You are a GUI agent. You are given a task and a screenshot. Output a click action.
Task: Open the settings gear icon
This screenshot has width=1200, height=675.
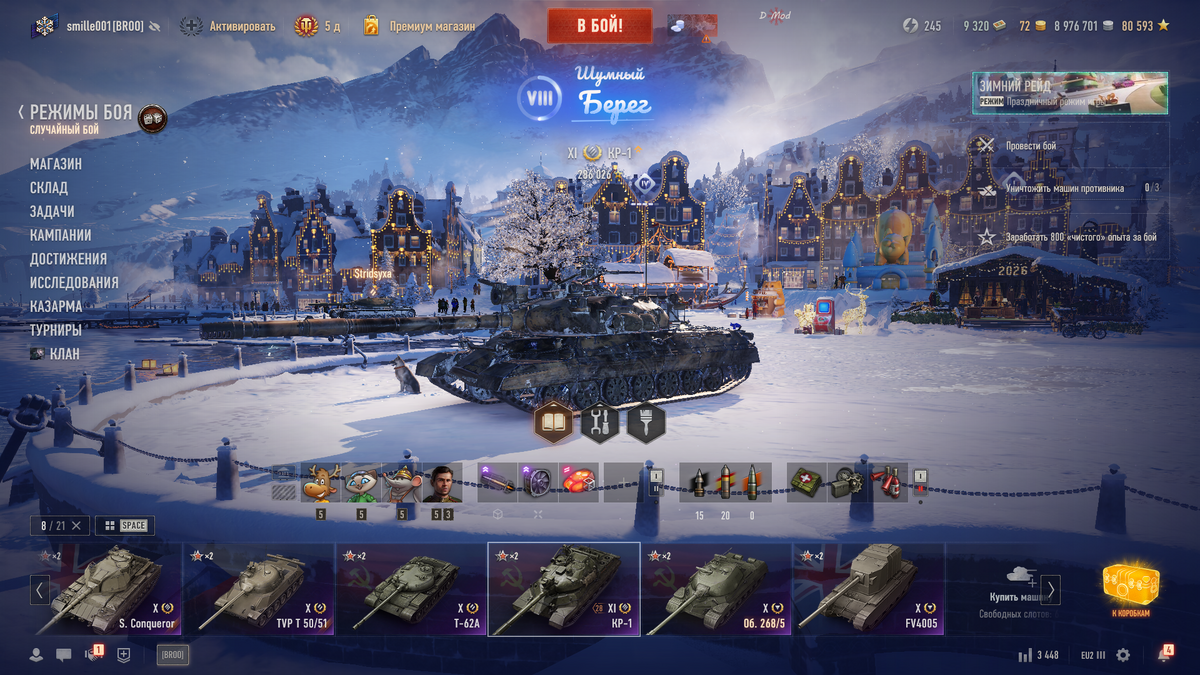pos(1123,655)
